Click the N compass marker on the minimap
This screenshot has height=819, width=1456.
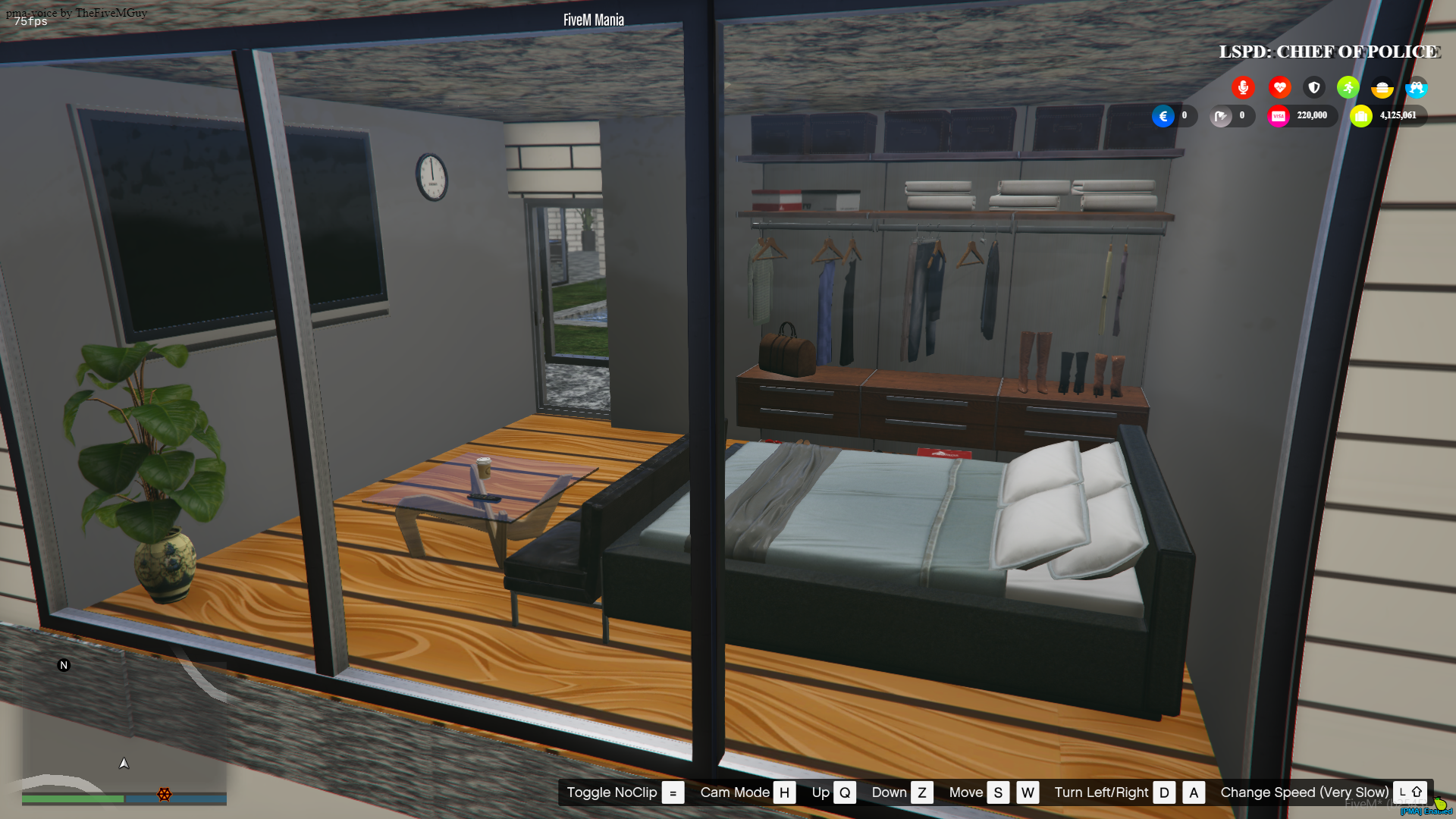(x=64, y=664)
